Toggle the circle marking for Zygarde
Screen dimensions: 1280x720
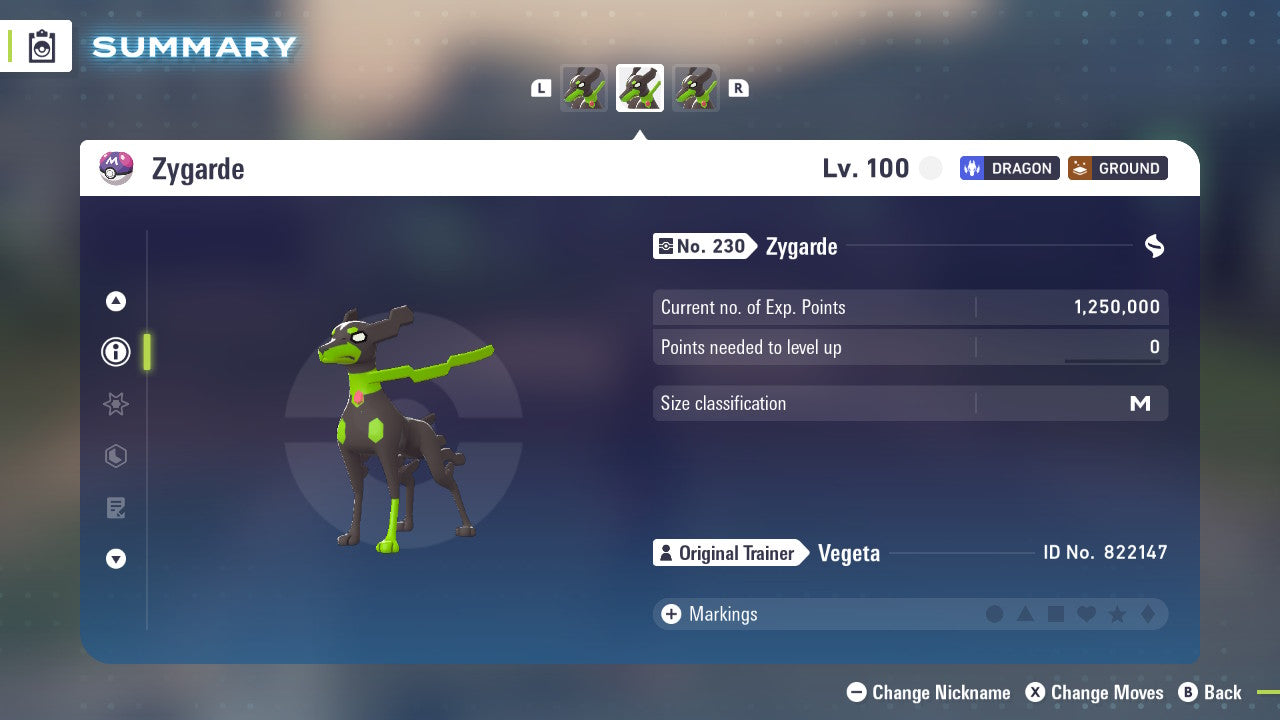[995, 614]
